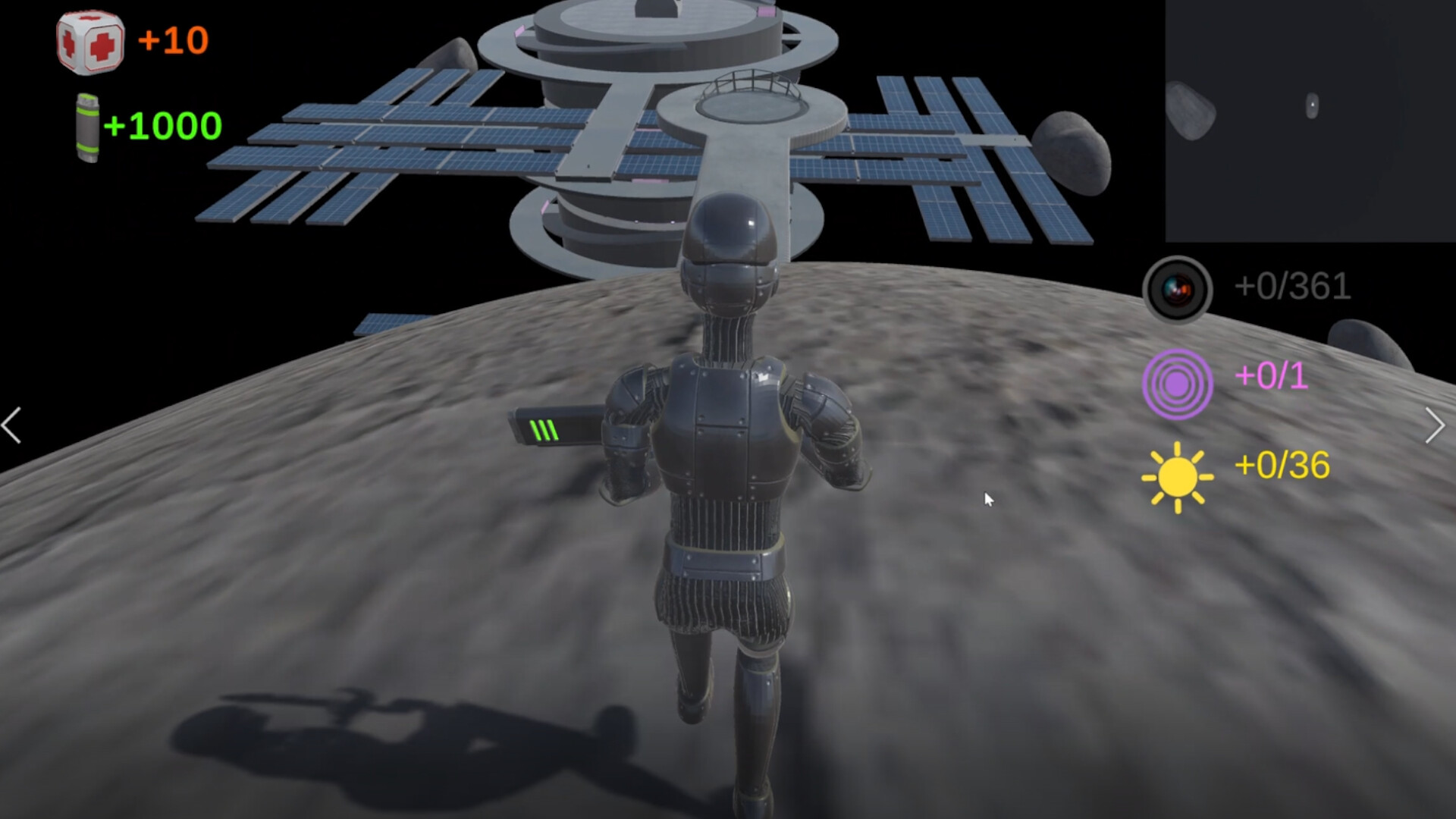Click the camera lens collectible icon
The width and height of the screenshot is (1456, 819).
1176,287
